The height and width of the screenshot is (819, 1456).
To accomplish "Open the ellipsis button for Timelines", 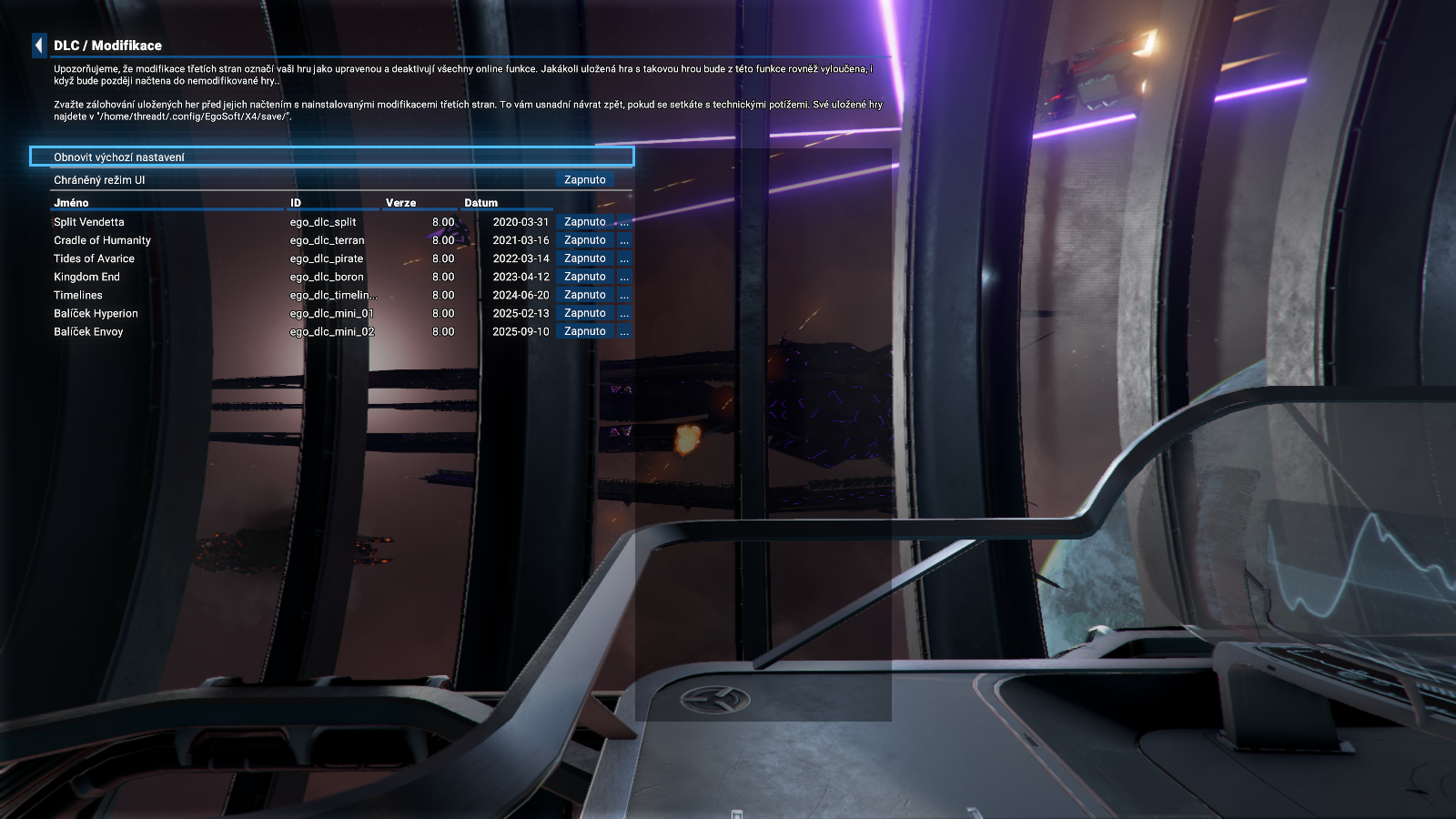I will coord(624,295).
